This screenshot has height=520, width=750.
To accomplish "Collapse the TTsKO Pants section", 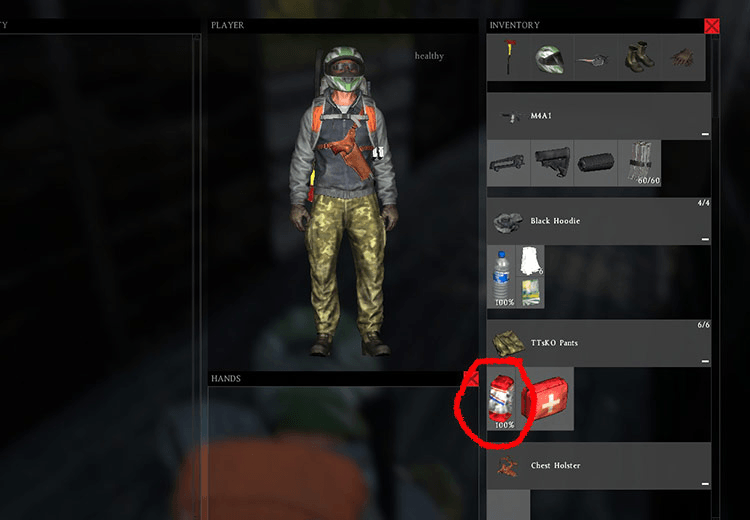I will [x=704, y=361].
